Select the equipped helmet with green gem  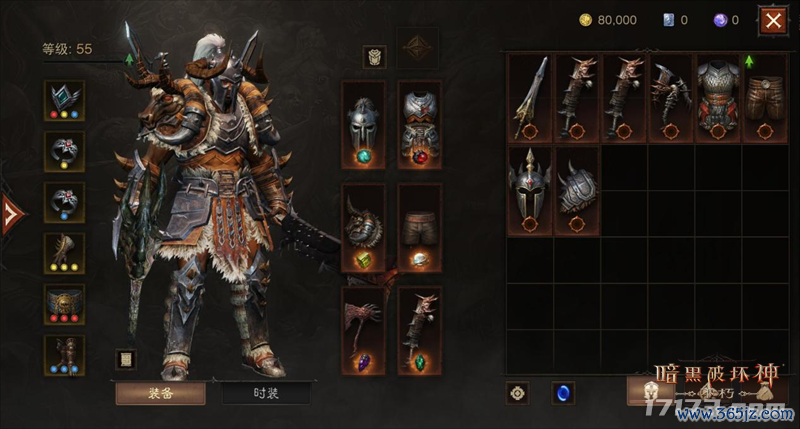pyautogui.click(x=363, y=127)
